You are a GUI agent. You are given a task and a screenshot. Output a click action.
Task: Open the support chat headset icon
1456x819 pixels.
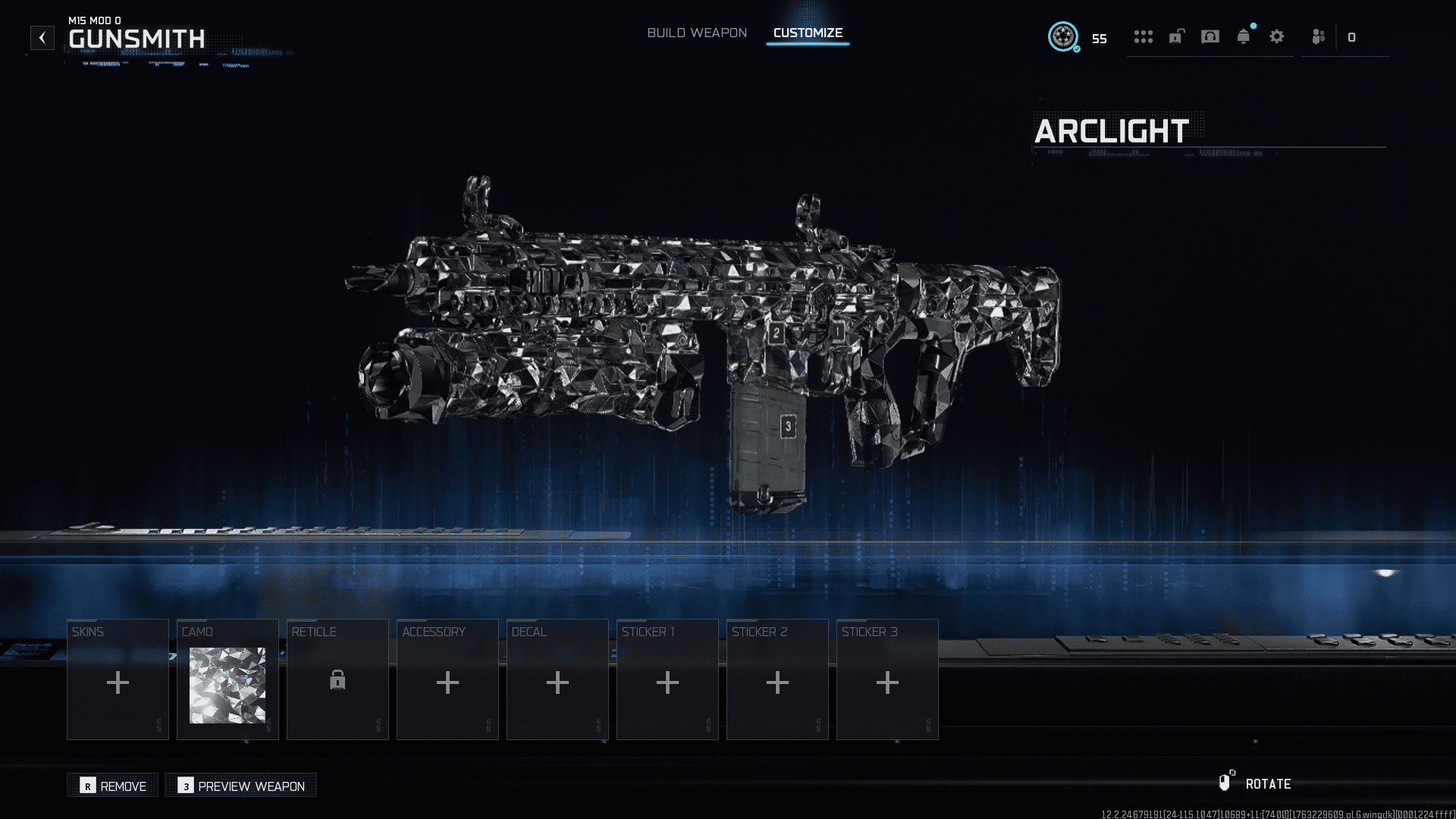(x=1211, y=37)
